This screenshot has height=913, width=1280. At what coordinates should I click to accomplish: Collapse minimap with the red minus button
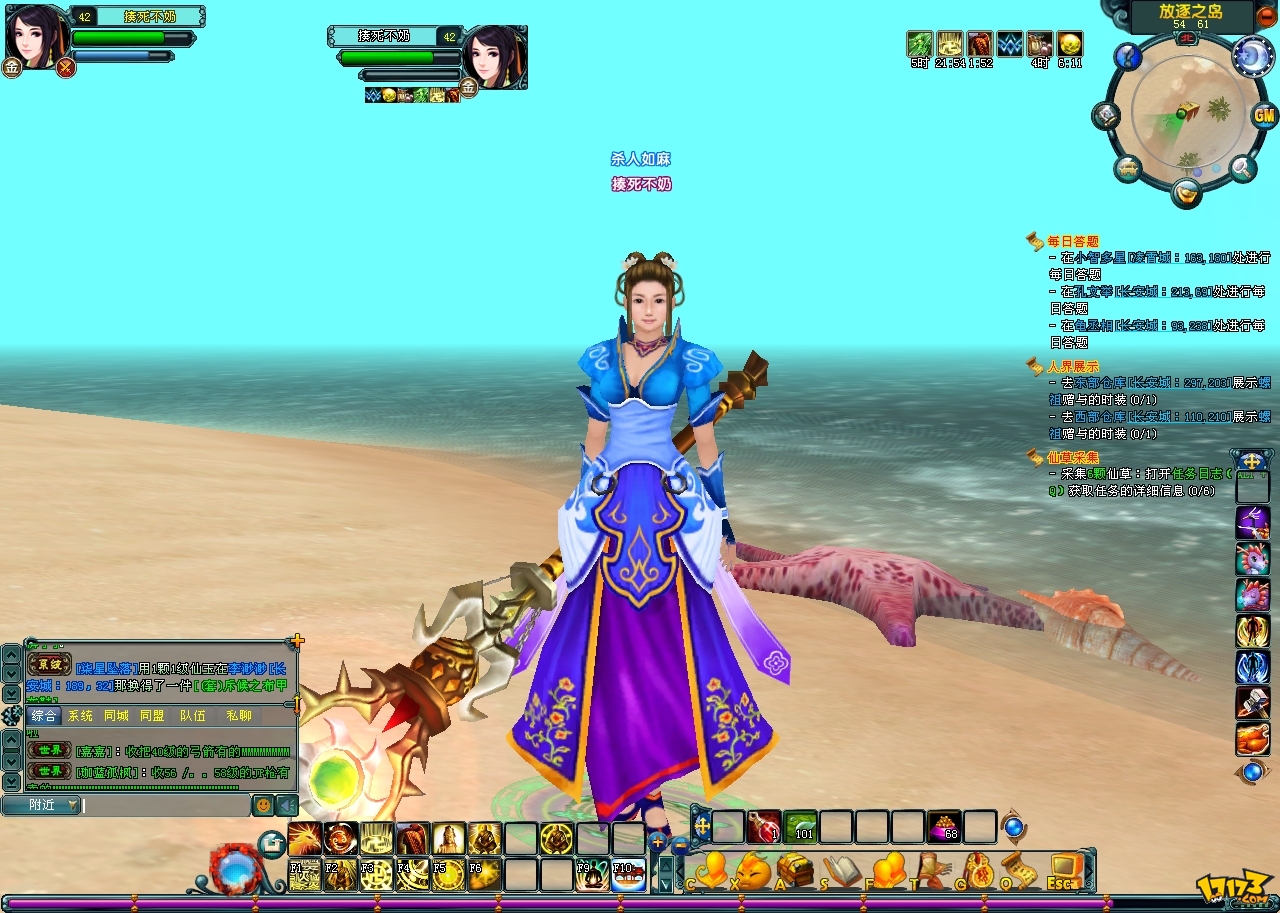pyautogui.click(x=1266, y=17)
